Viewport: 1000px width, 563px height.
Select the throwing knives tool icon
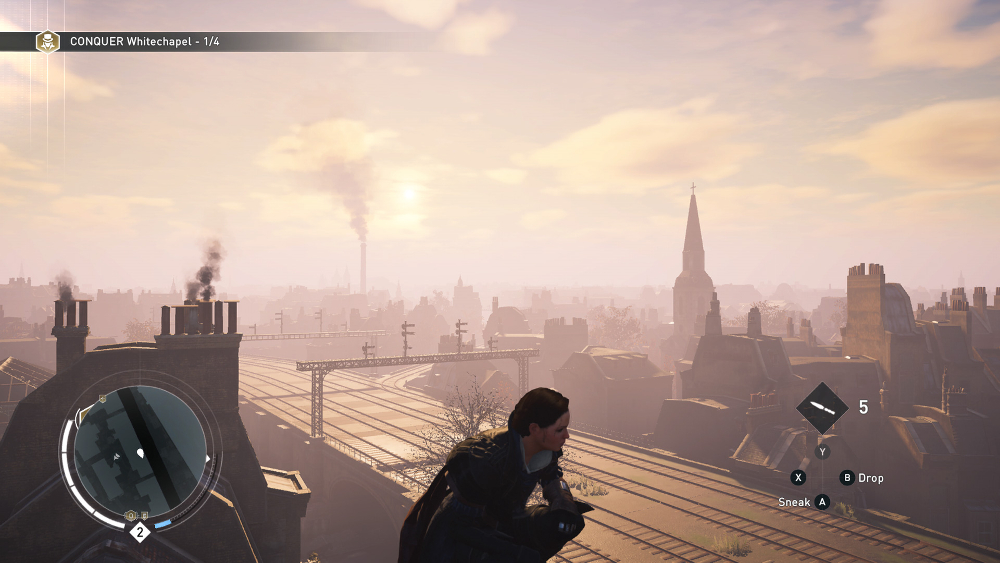click(x=822, y=408)
